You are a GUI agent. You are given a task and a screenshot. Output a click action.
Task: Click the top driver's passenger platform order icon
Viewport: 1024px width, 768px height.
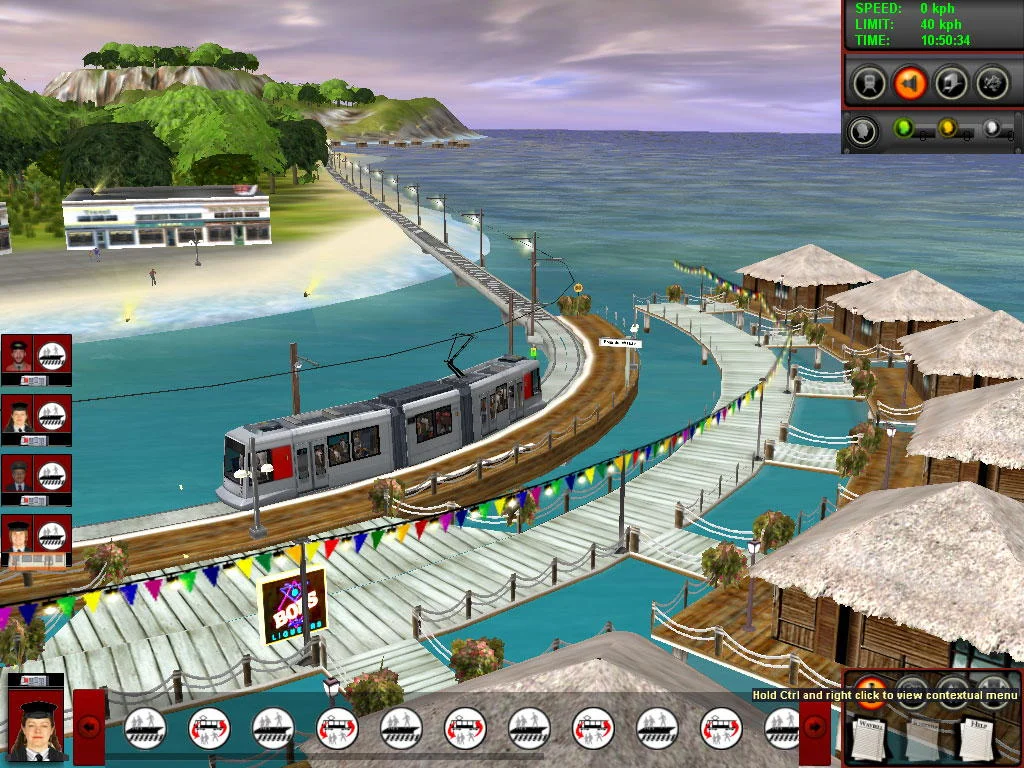(52, 355)
